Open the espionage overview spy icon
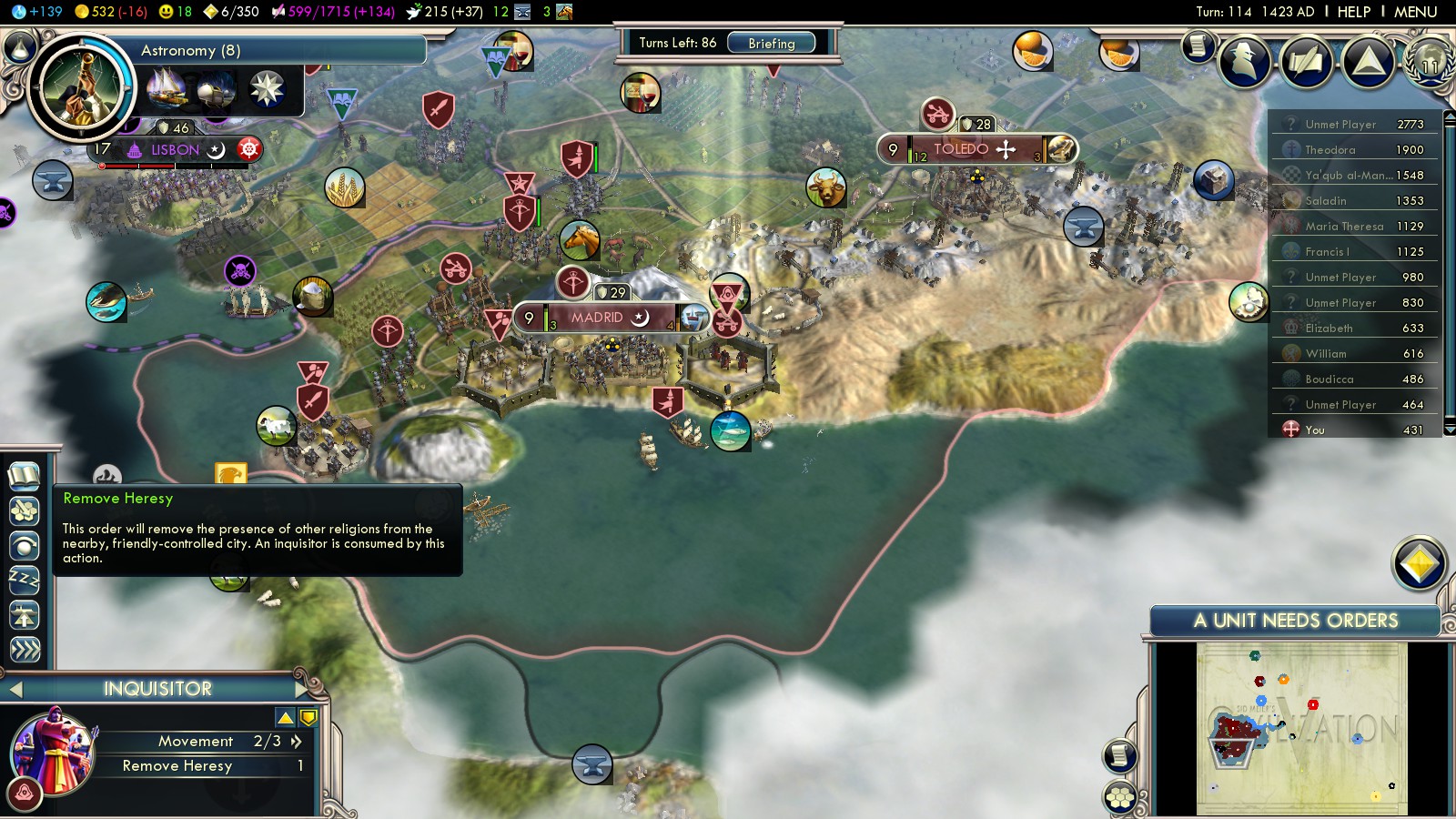 tap(1244, 61)
